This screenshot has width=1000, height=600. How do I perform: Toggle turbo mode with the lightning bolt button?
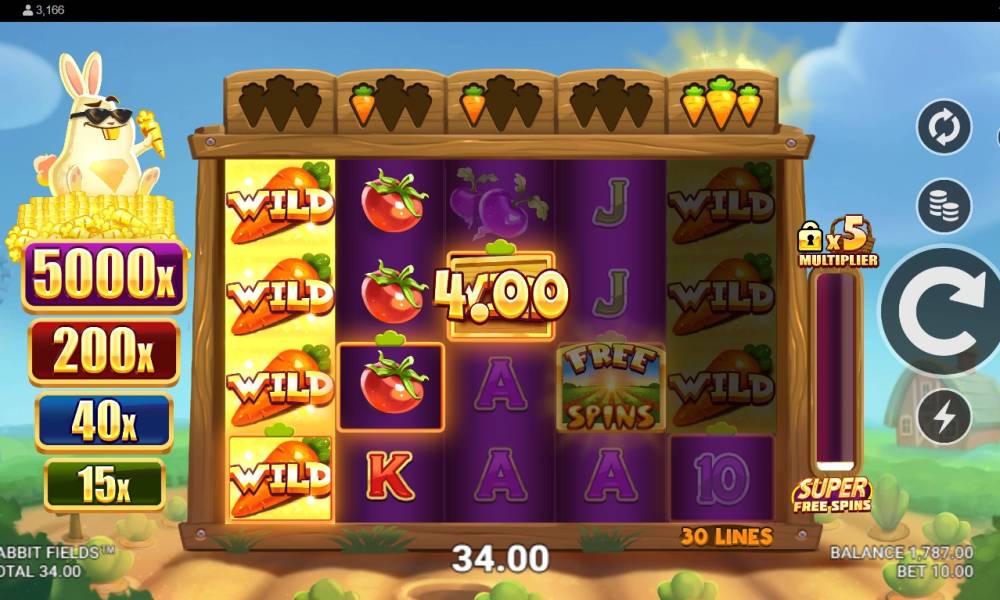[944, 417]
